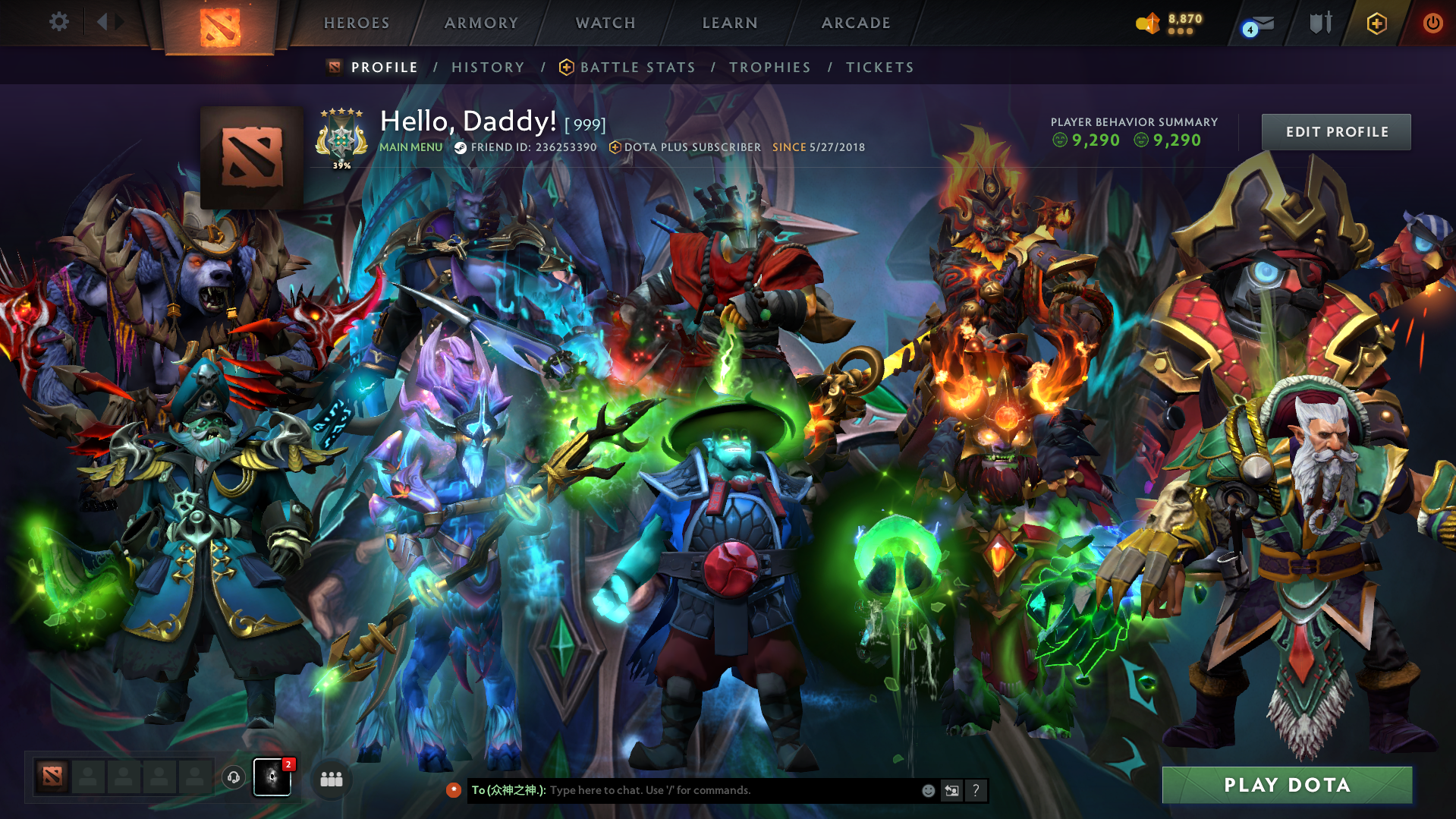Click the 8,870 Shards currency icon
The width and height of the screenshot is (1456, 819).
coord(1147,24)
